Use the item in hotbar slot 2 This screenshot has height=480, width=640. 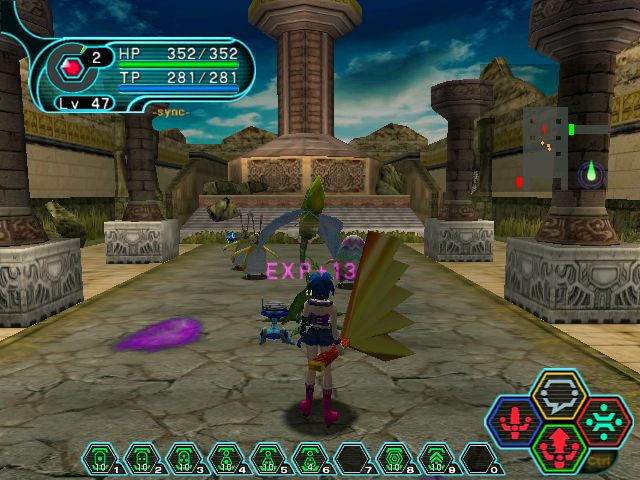143,458
